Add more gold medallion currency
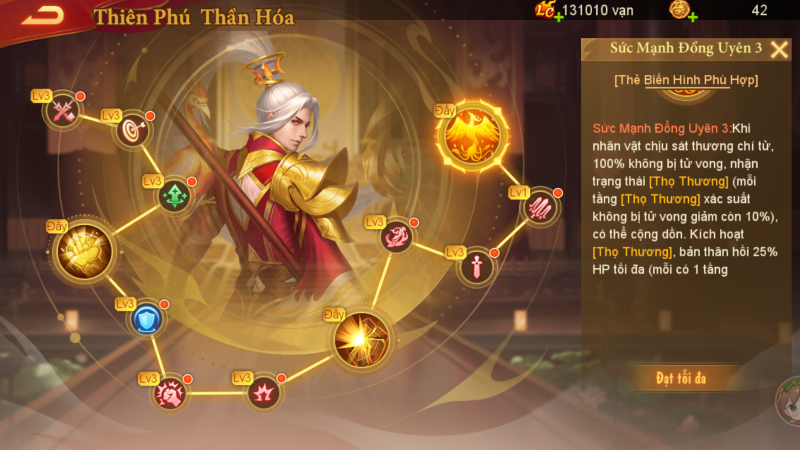The image size is (800, 450). pyautogui.click(x=692, y=17)
